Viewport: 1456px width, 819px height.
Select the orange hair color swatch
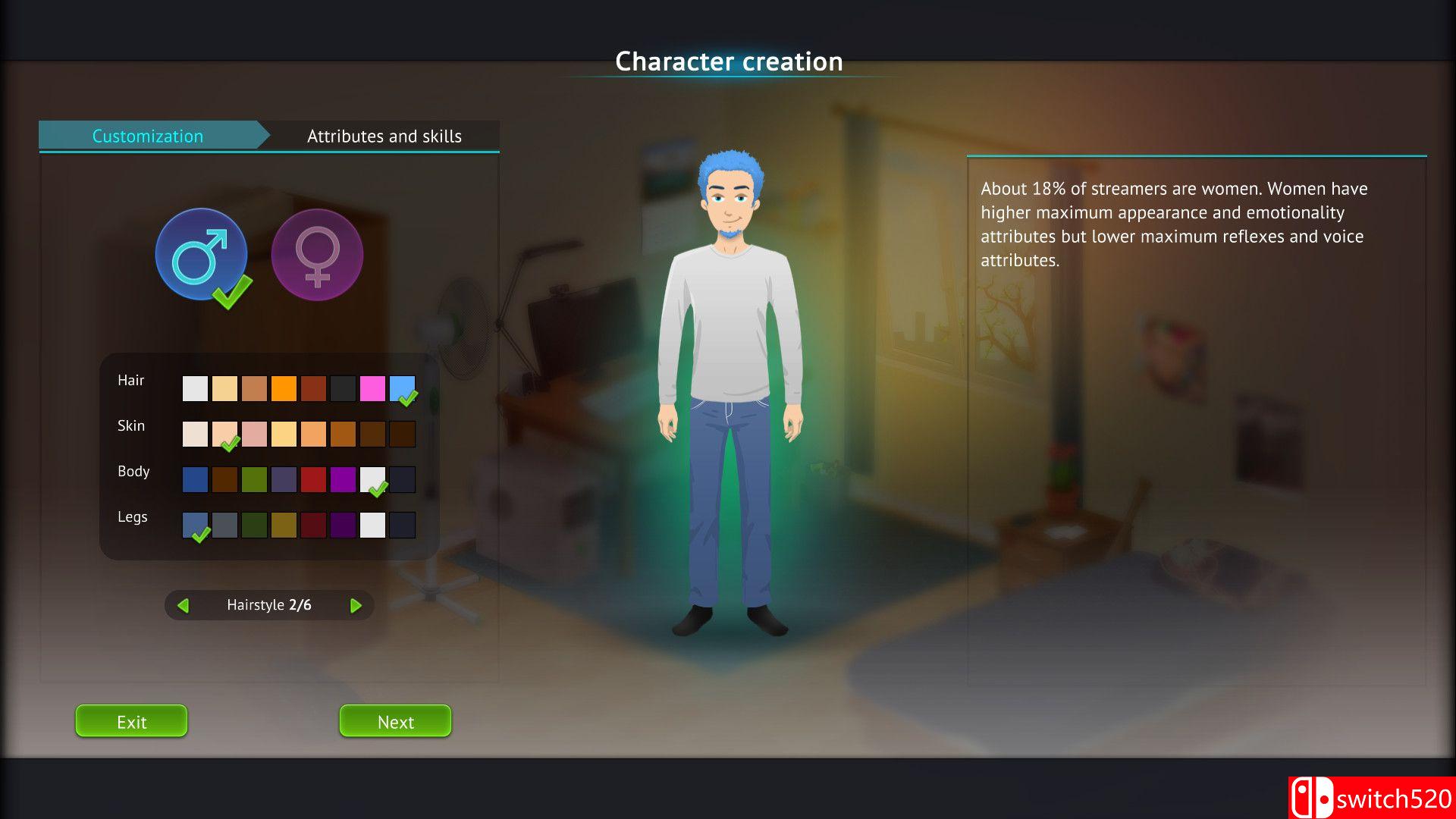tap(284, 388)
